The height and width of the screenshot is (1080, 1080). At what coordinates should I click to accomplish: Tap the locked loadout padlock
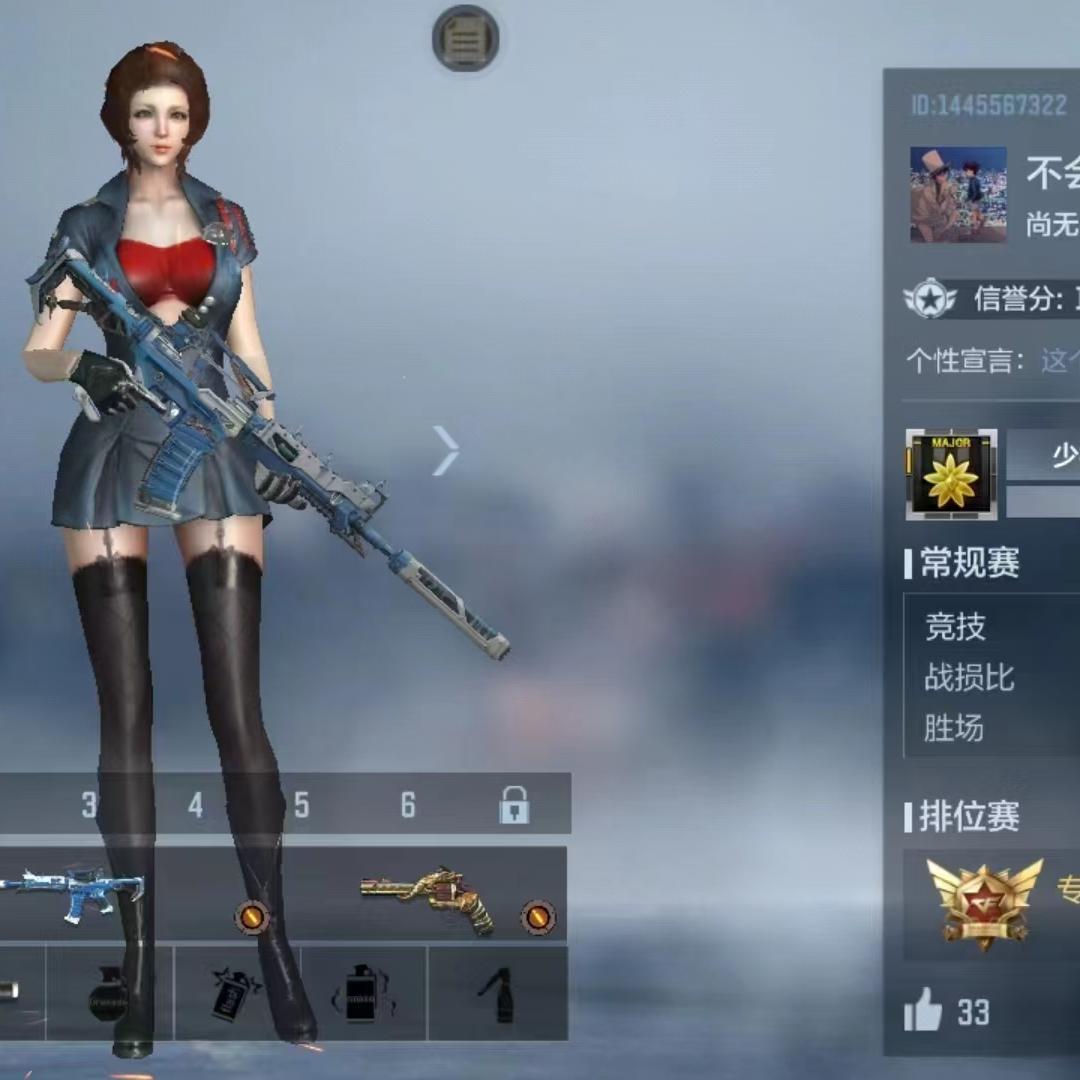514,805
